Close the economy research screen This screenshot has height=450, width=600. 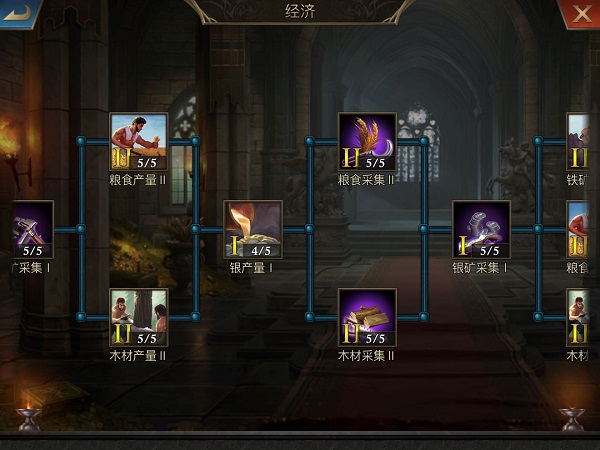click(580, 13)
